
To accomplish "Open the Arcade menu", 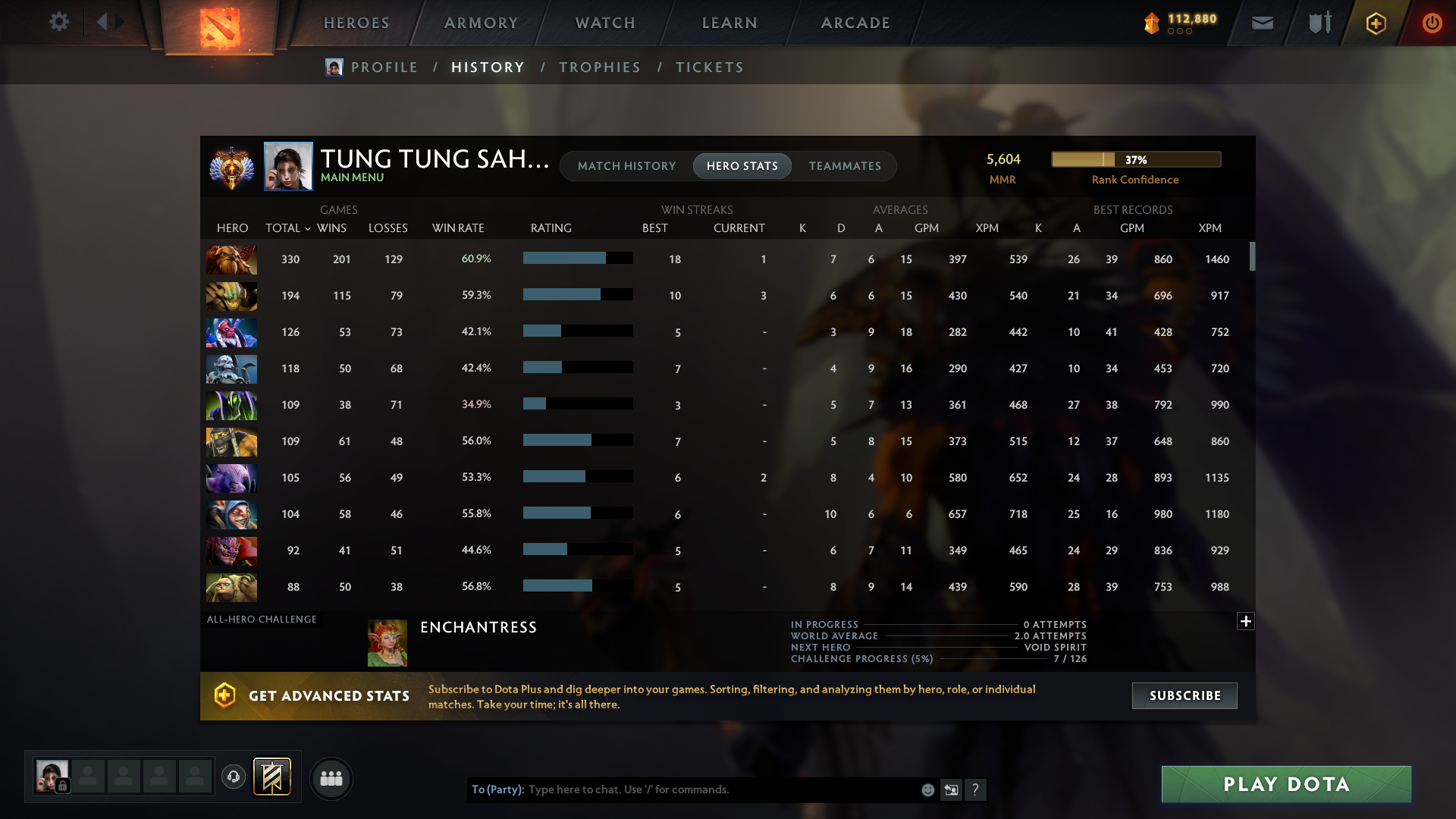I will (855, 23).
